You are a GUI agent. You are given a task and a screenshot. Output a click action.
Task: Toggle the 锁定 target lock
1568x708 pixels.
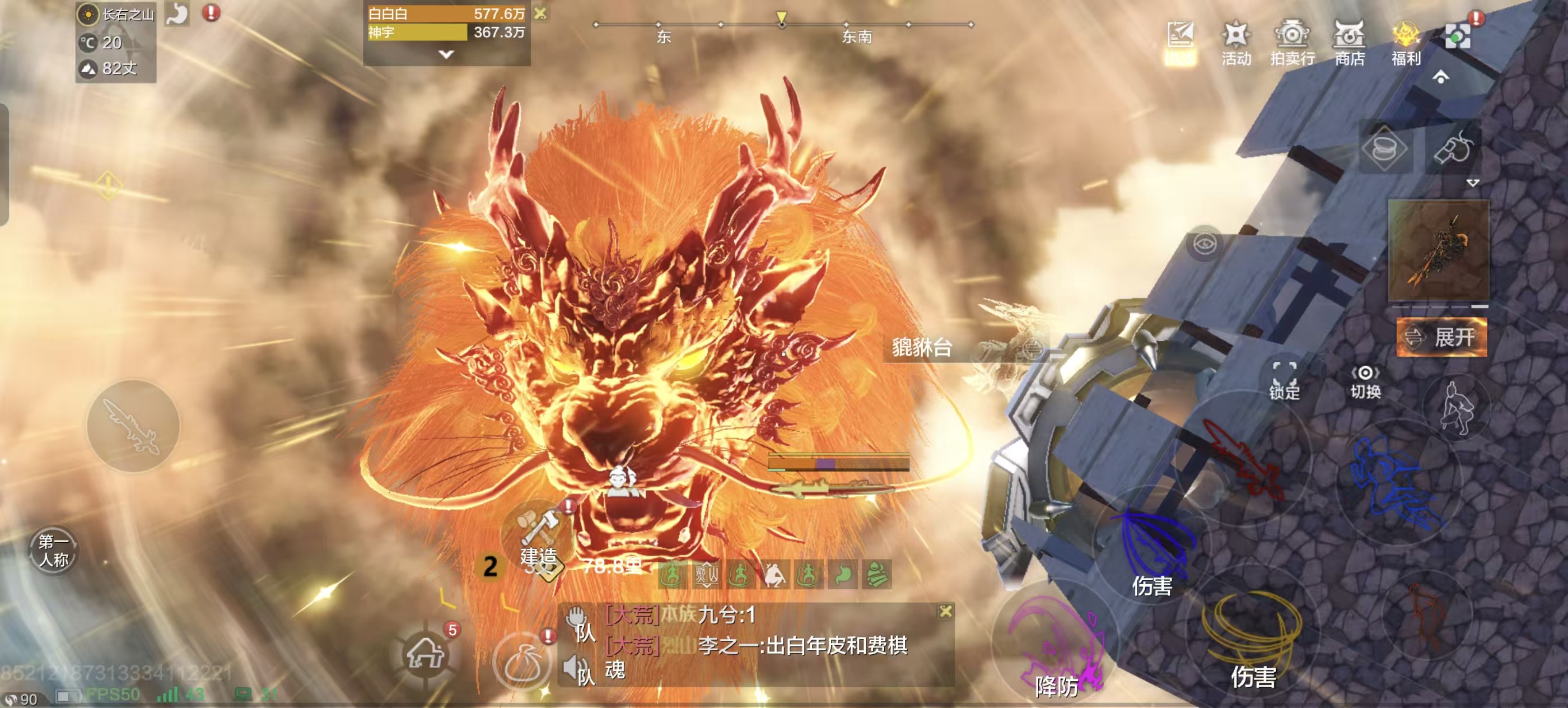coord(1284,380)
